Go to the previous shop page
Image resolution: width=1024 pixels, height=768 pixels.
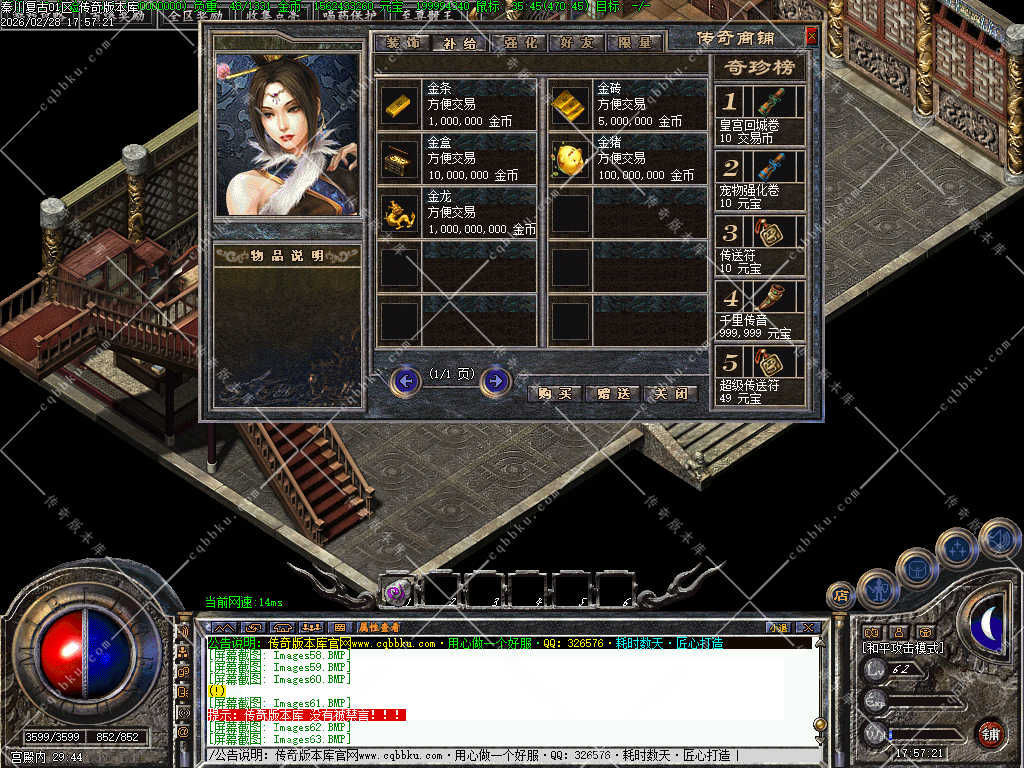[x=405, y=381]
